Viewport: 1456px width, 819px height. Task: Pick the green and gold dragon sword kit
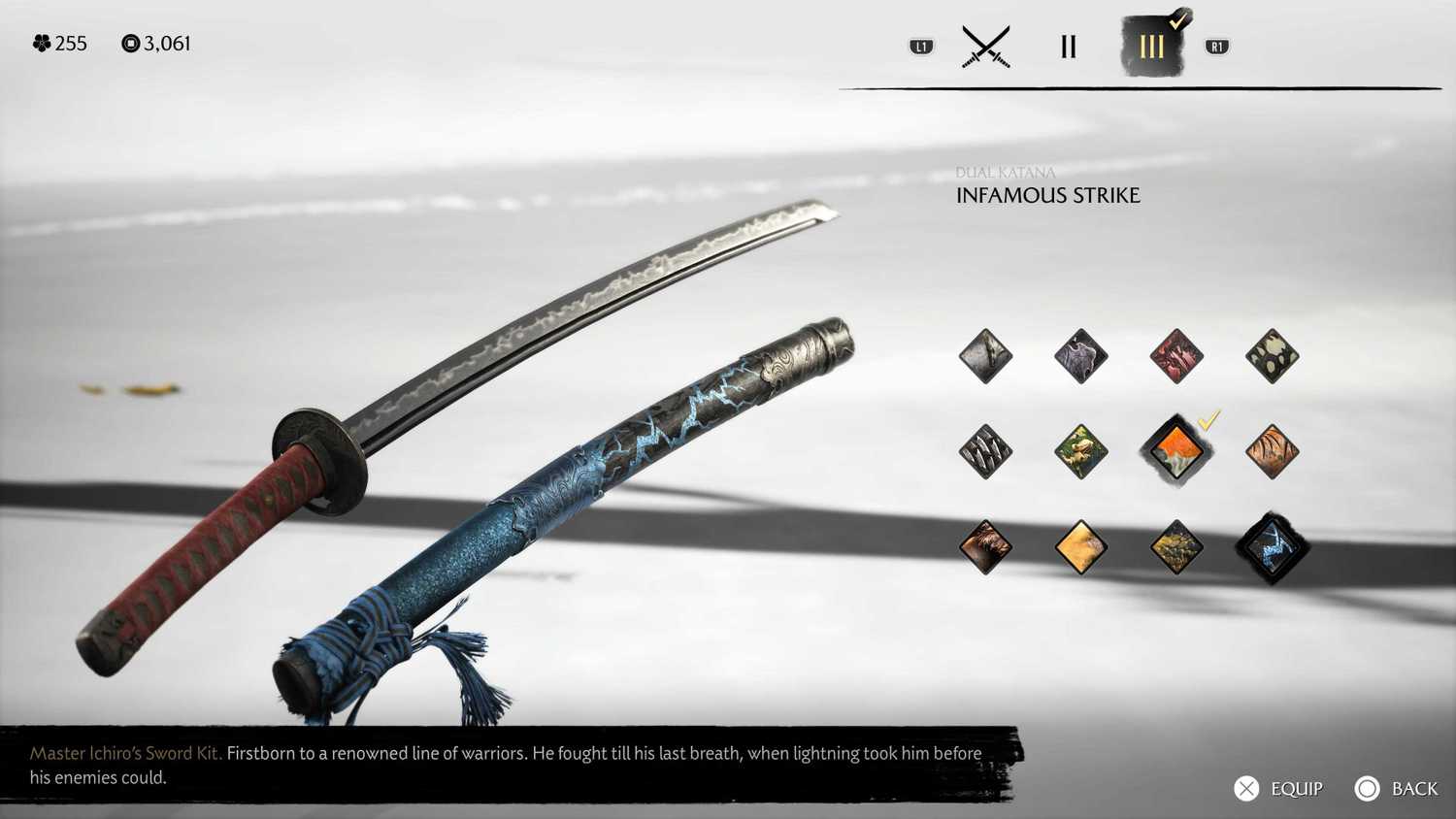pyautogui.click(x=1081, y=451)
